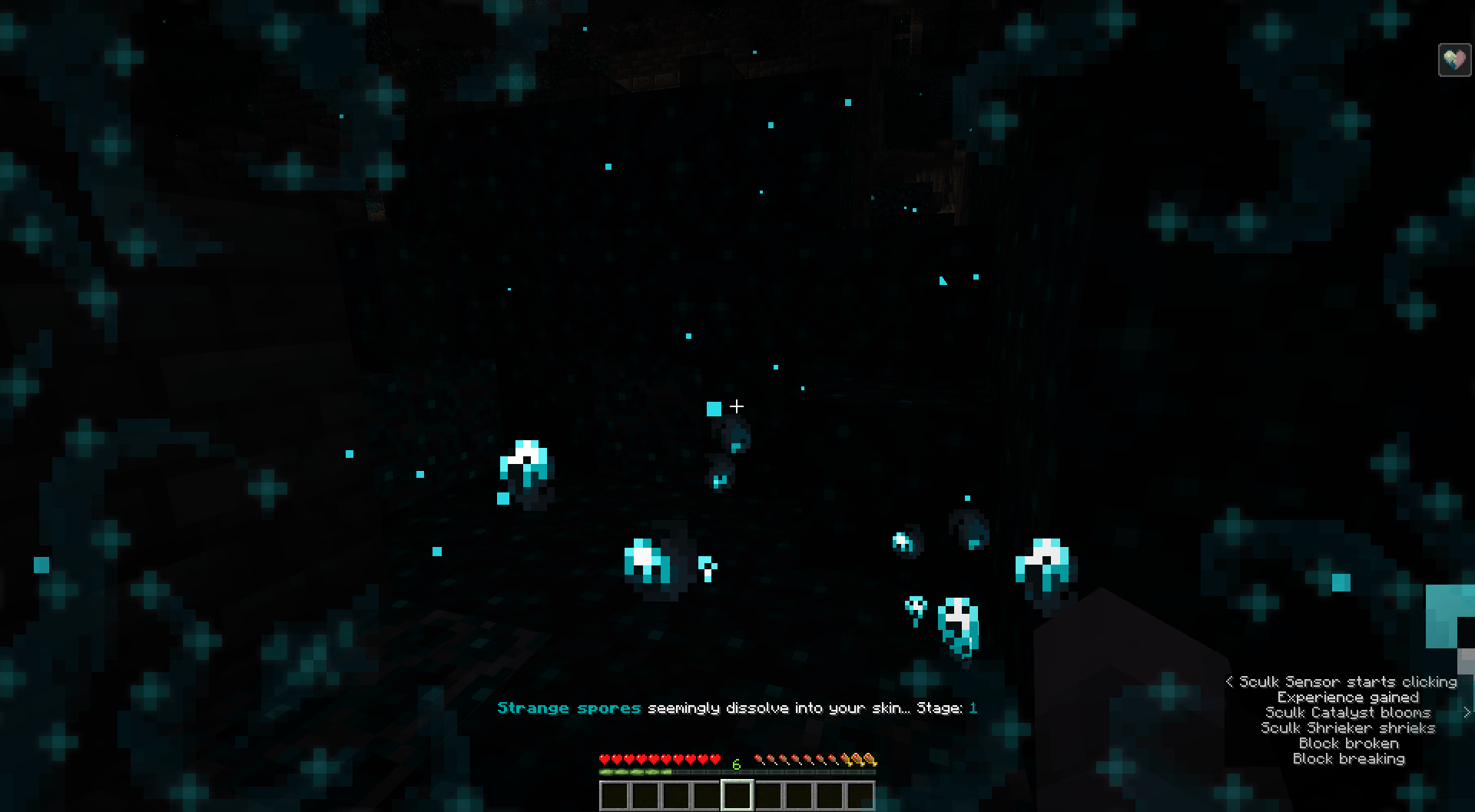Click the green experience level number 6
This screenshot has height=812, width=1475.
(x=736, y=764)
